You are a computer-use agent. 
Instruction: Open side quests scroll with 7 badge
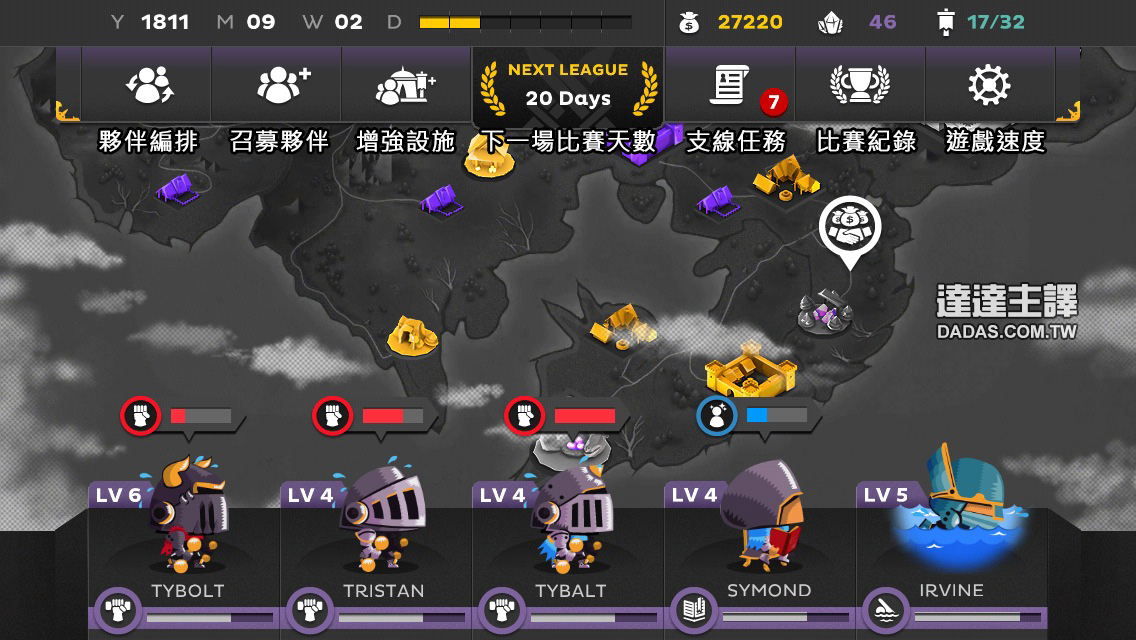(735, 87)
